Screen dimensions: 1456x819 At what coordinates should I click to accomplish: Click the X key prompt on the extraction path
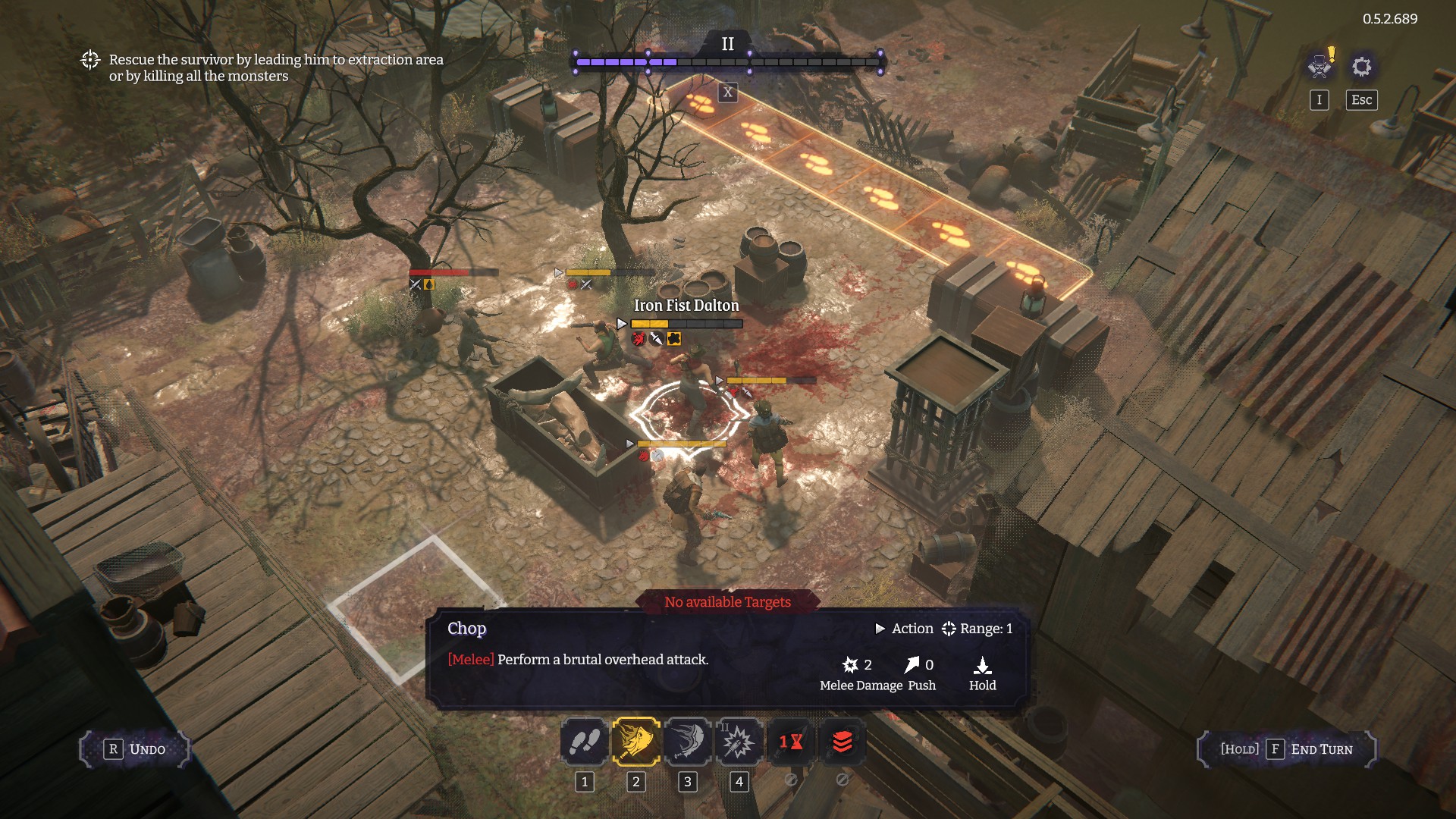tap(727, 93)
